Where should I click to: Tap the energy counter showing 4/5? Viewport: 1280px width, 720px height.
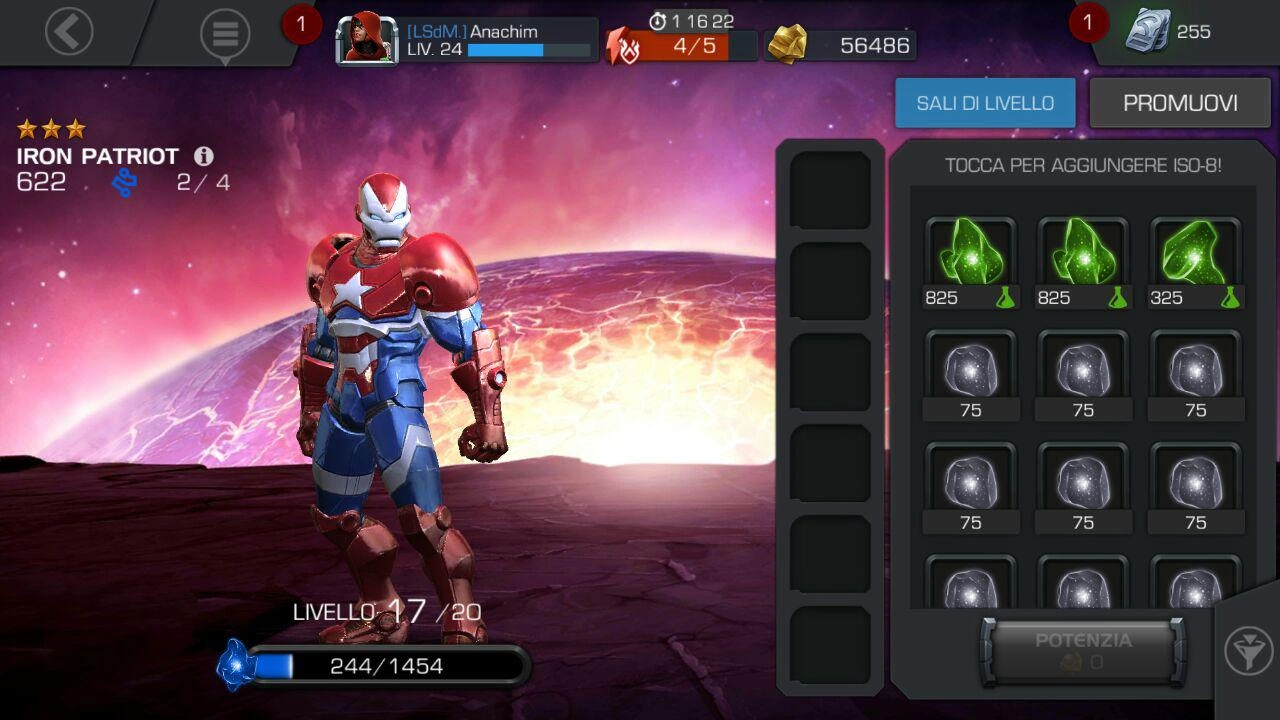pos(682,46)
